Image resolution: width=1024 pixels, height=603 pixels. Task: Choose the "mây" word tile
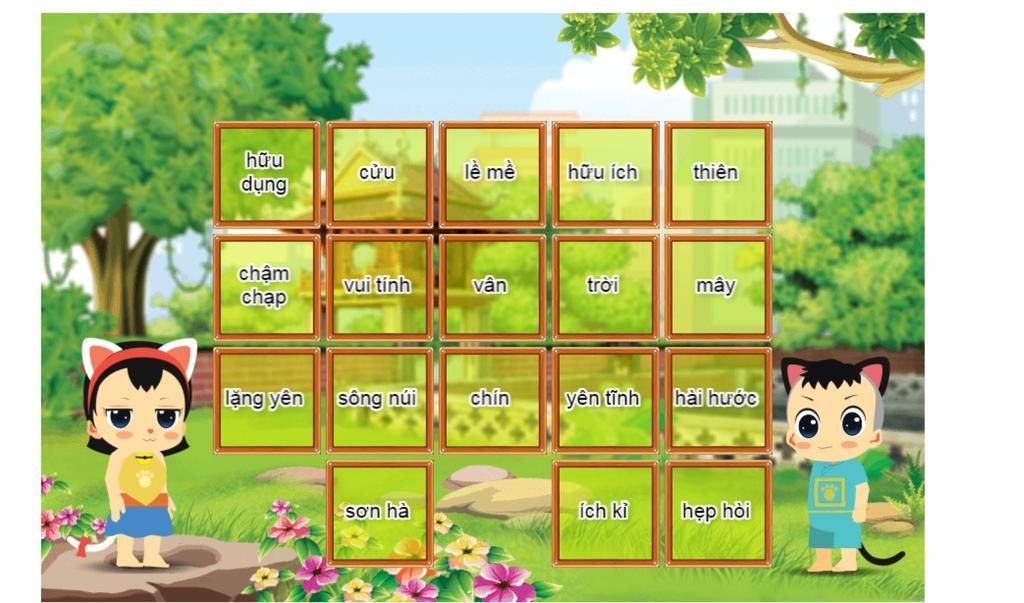(718, 287)
